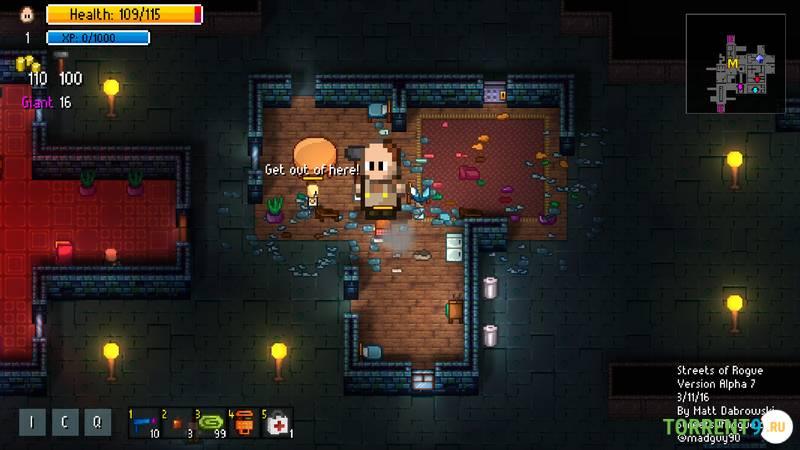
Task: Select the blue pistol hotbar slot
Action: [144, 422]
